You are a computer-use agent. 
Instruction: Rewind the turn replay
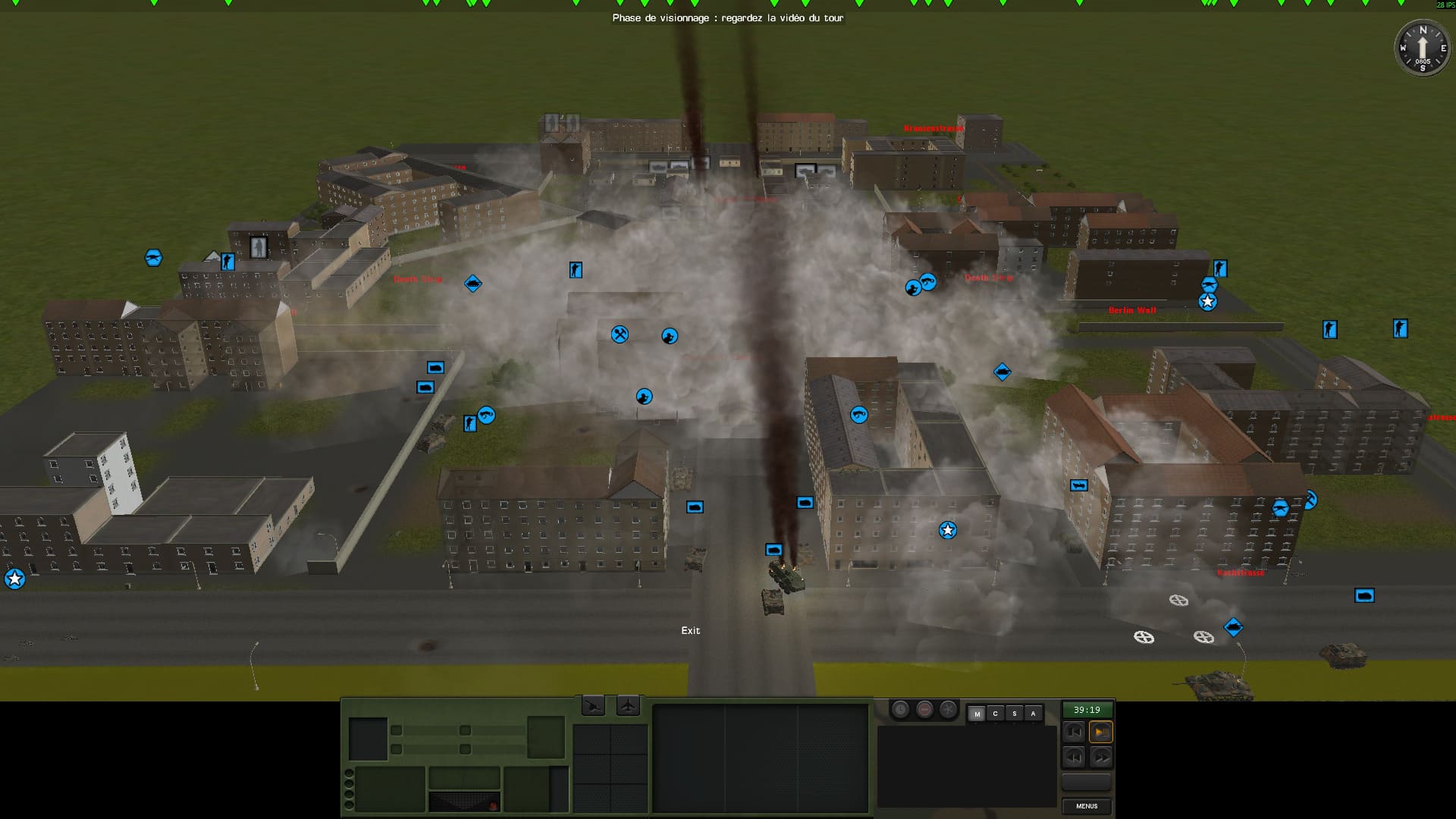pos(1074,757)
